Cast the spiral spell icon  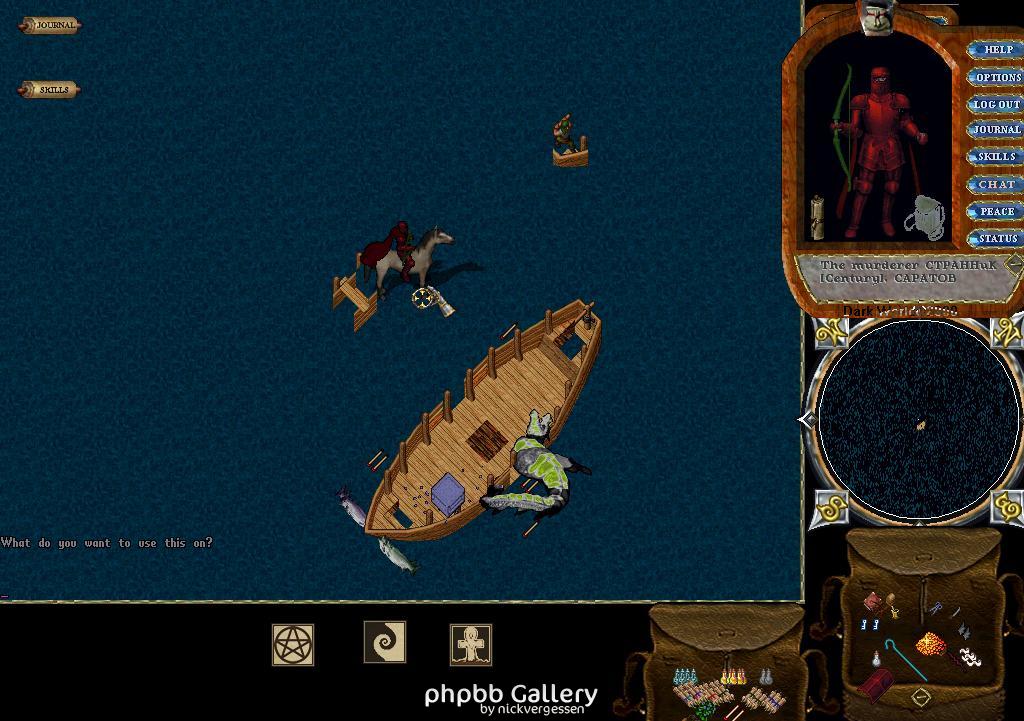pyautogui.click(x=384, y=642)
